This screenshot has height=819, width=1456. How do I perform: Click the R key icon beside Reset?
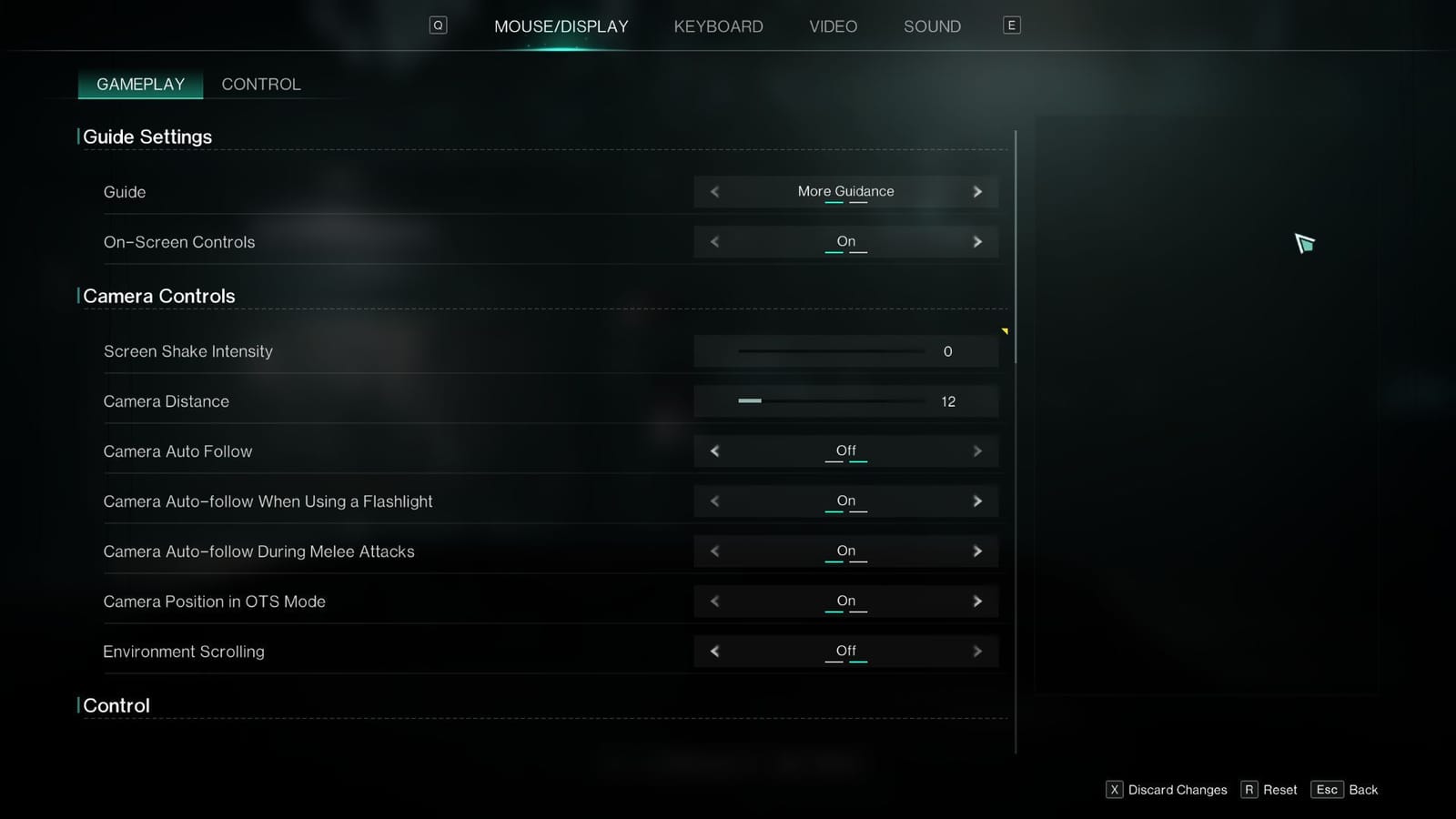pyautogui.click(x=1247, y=790)
